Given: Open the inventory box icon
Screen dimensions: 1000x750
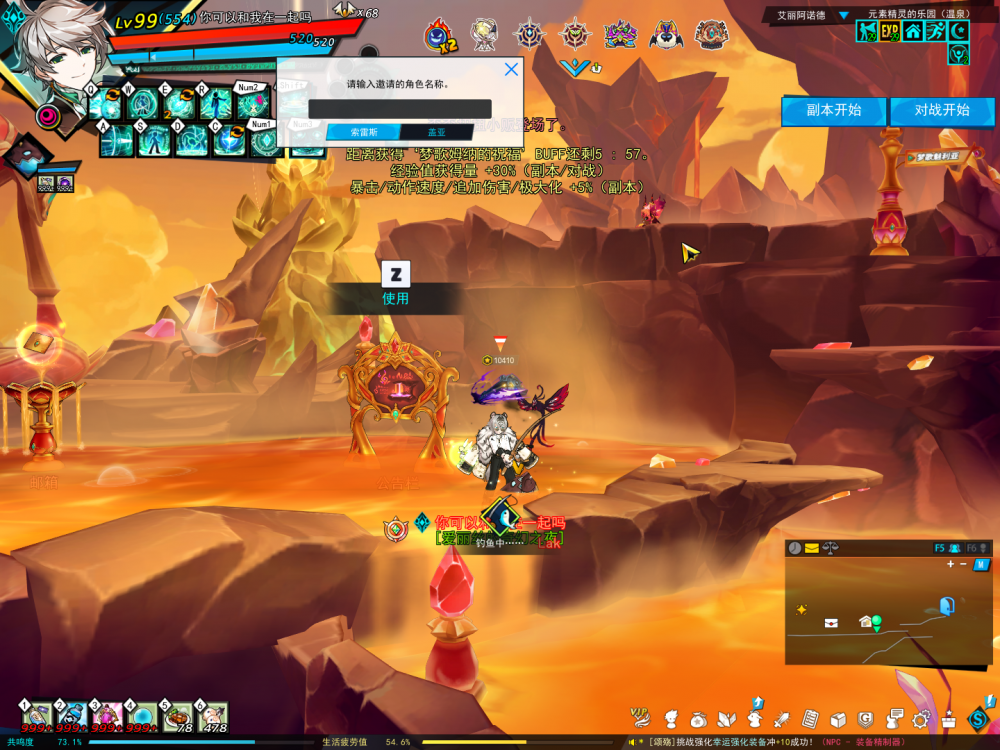Looking at the screenshot, I should click(838, 718).
